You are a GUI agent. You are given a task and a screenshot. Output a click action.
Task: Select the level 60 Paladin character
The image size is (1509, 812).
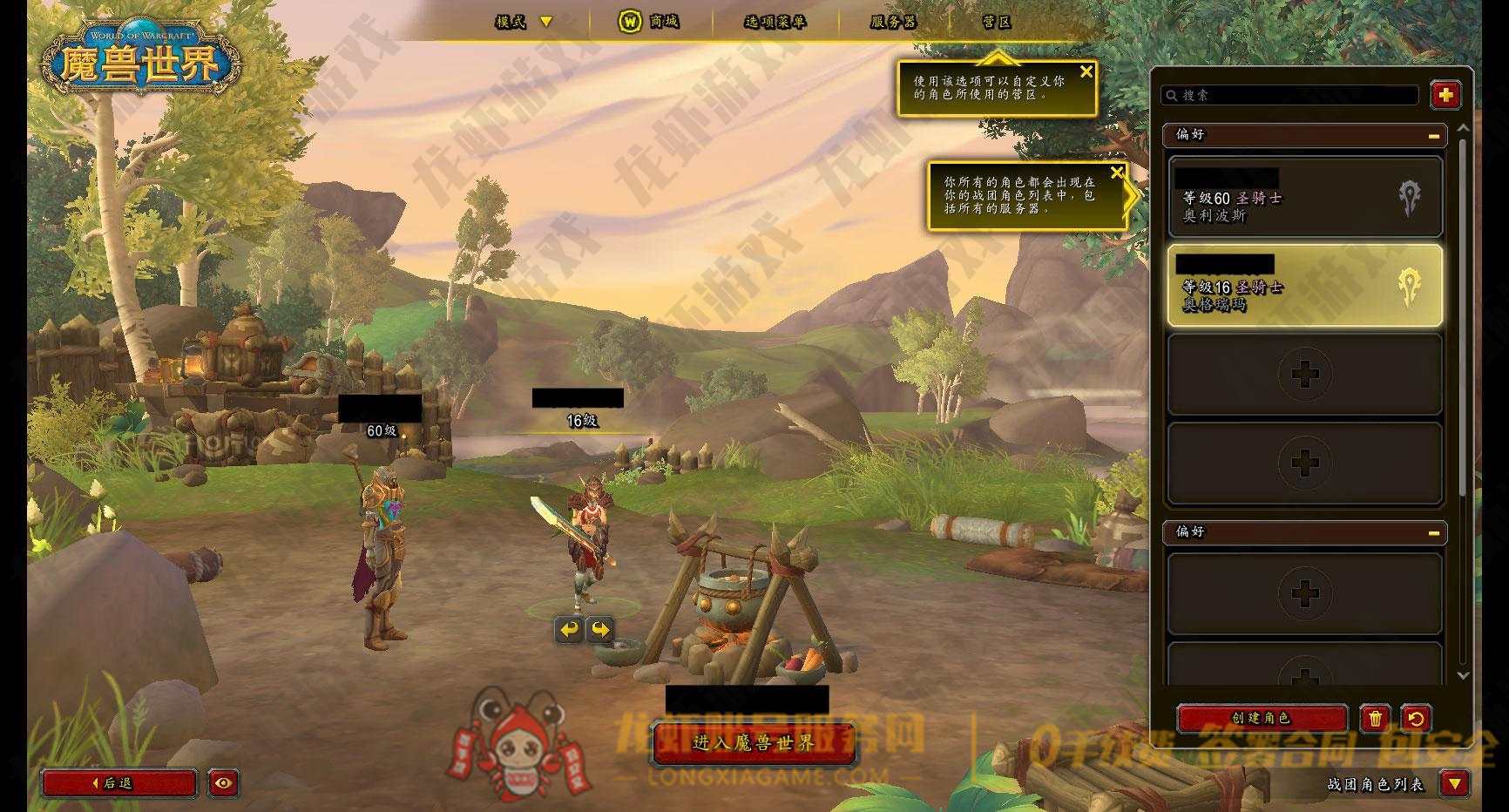pos(1304,198)
